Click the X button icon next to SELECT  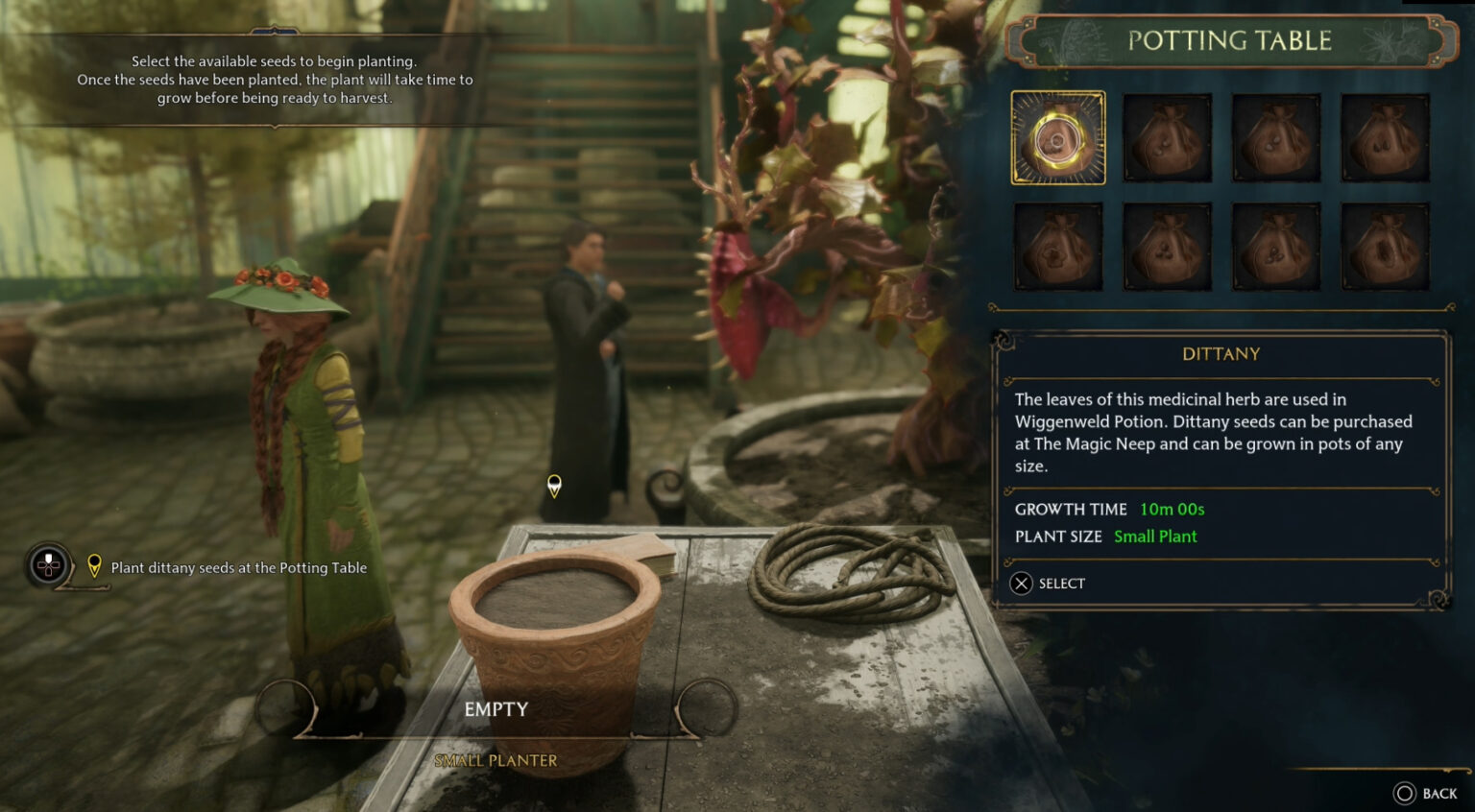1022,584
